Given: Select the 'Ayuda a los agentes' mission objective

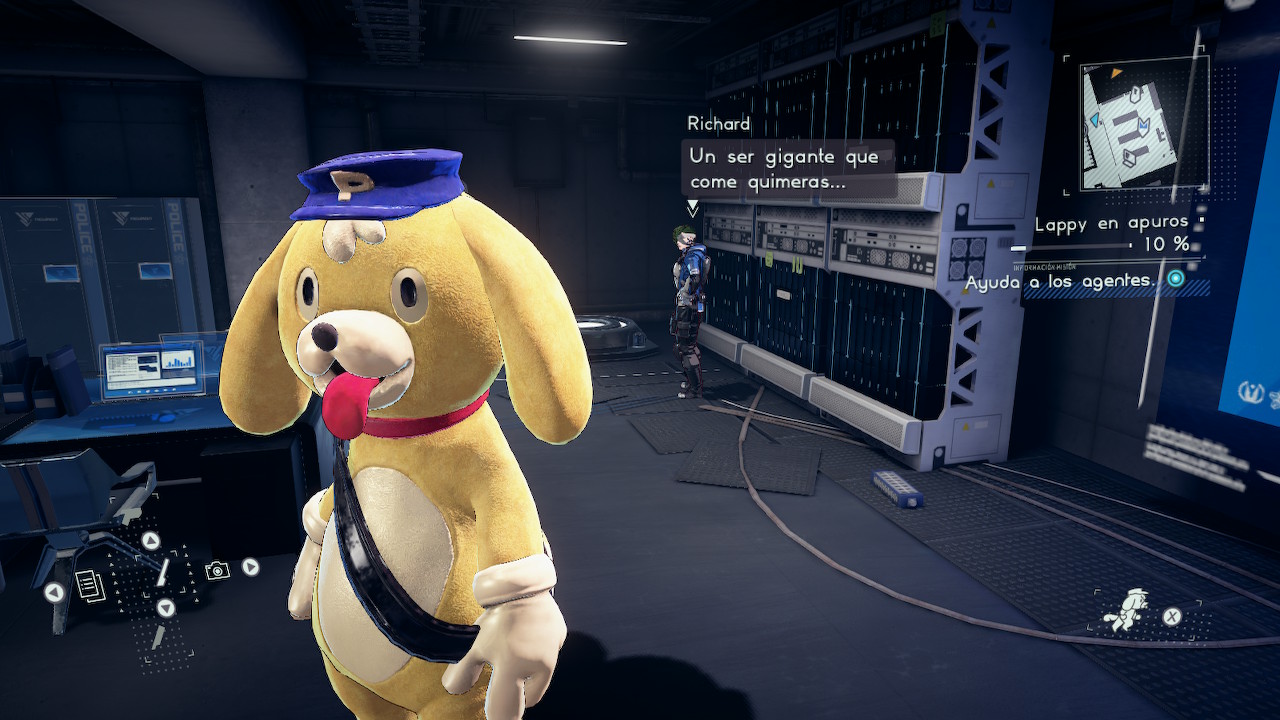Looking at the screenshot, I should (x=1060, y=282).
